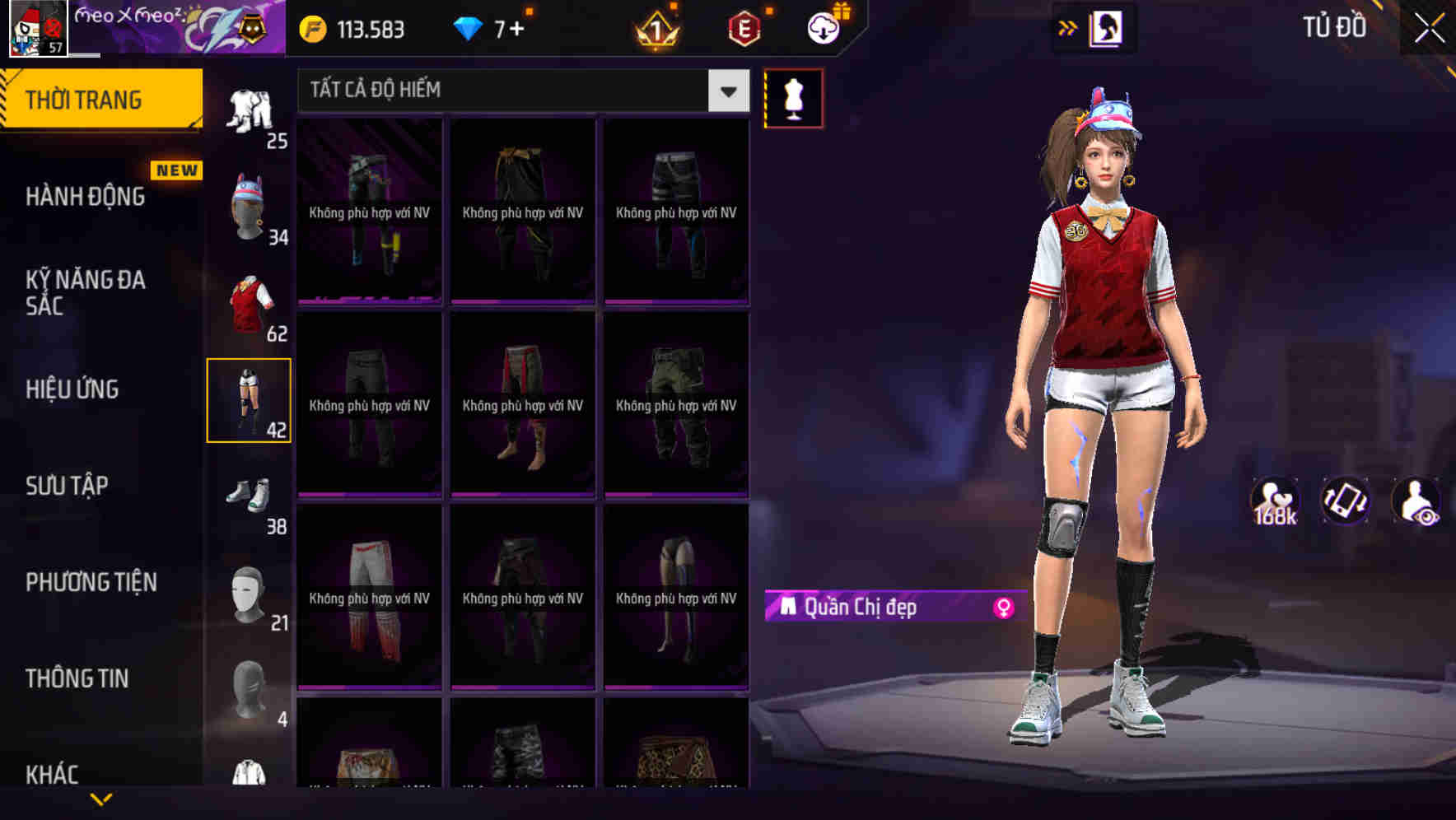Select the first pants item in the grid
Image resolution: width=1456 pixels, height=820 pixels.
point(367,212)
